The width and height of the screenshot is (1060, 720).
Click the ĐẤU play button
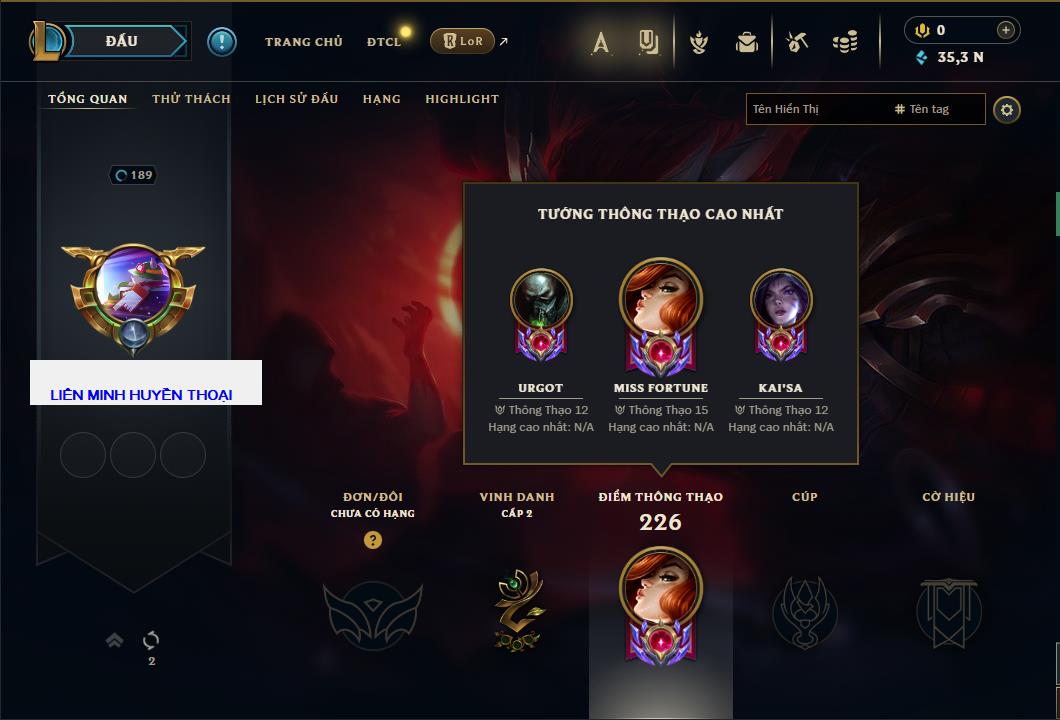pos(120,41)
